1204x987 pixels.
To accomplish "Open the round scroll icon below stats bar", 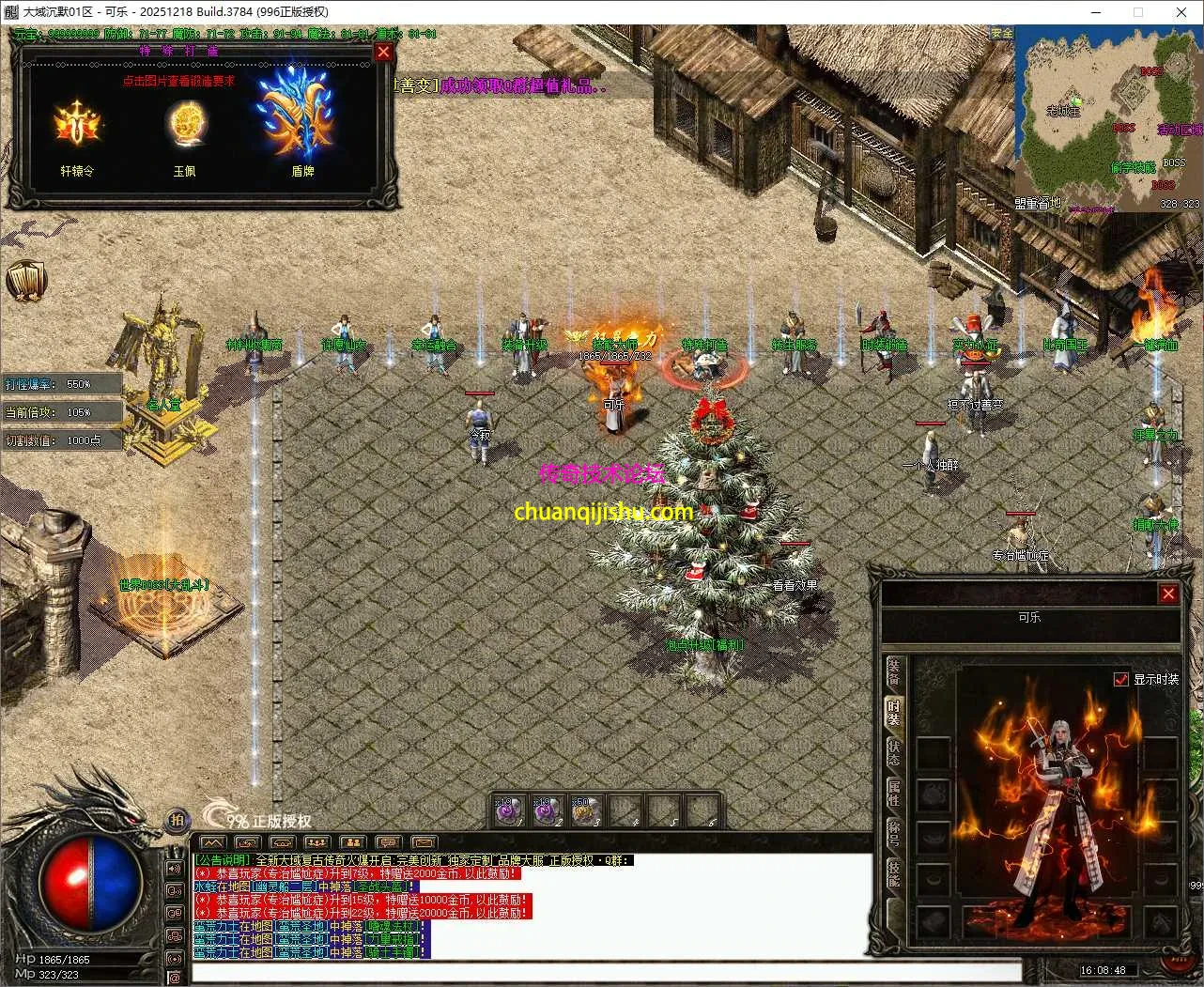I will click(25, 281).
